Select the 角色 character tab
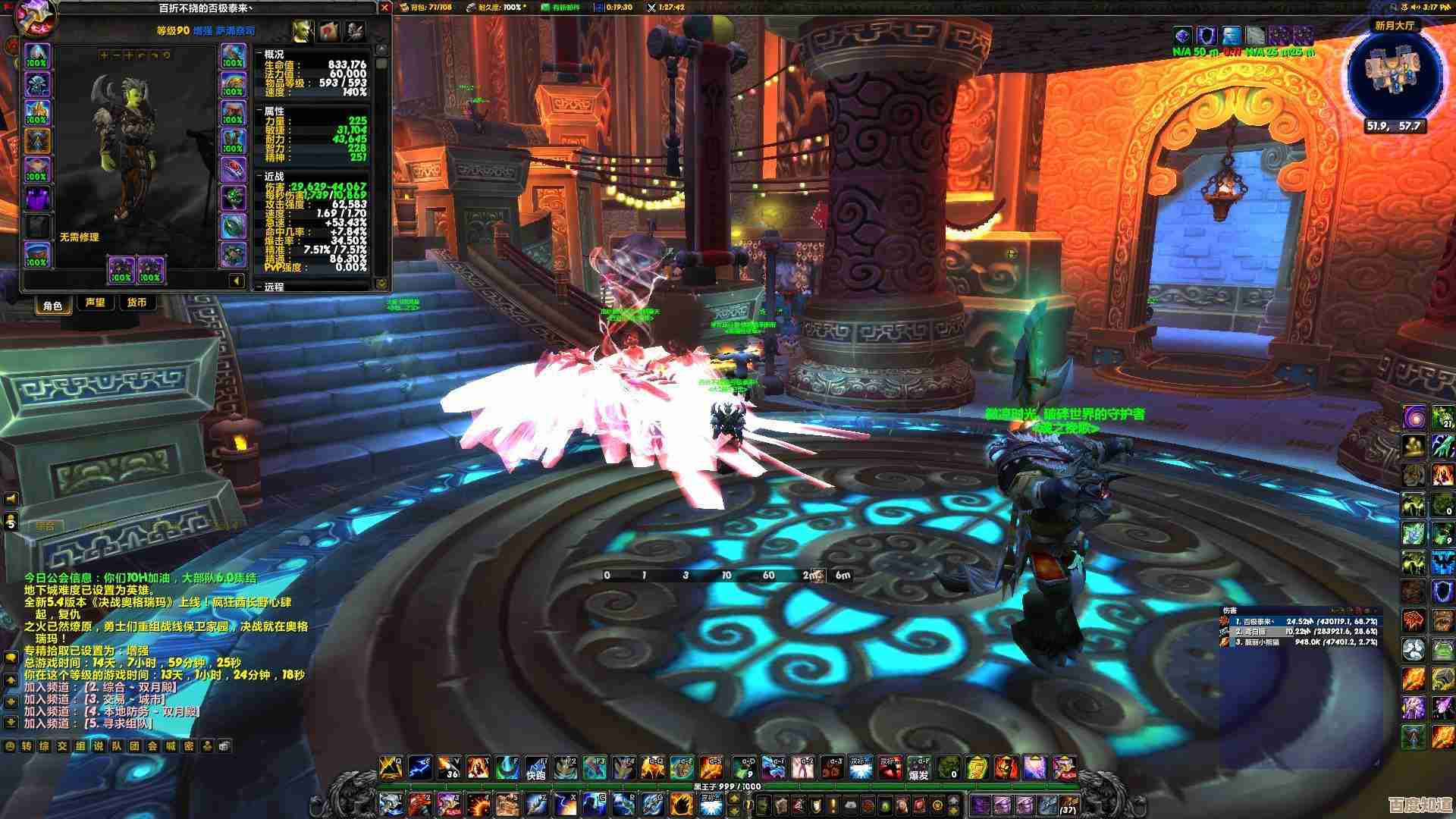The width and height of the screenshot is (1456, 819). click(x=52, y=305)
